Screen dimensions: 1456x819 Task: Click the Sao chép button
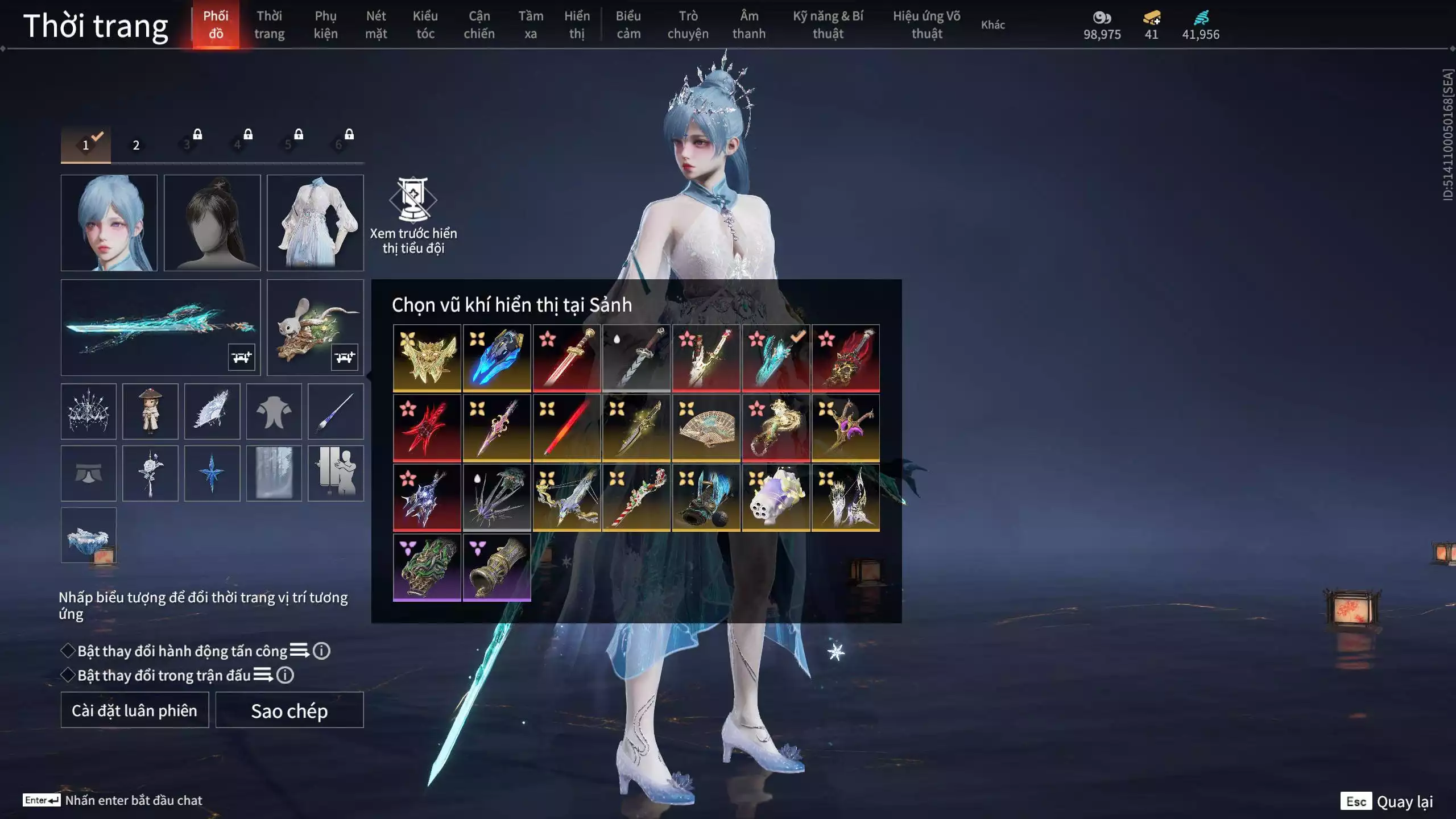[289, 710]
